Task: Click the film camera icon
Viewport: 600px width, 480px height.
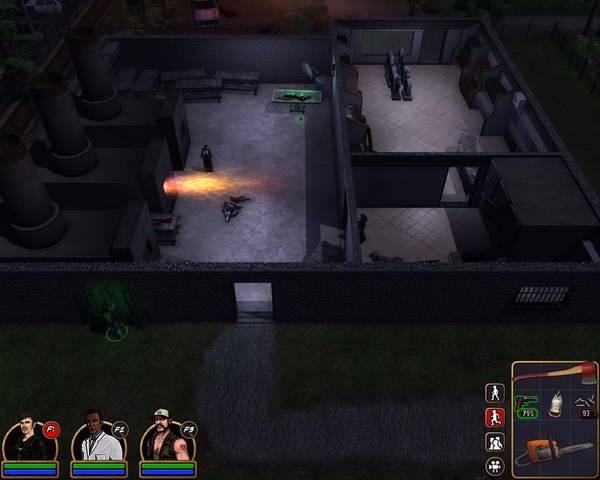Action: [x=494, y=465]
